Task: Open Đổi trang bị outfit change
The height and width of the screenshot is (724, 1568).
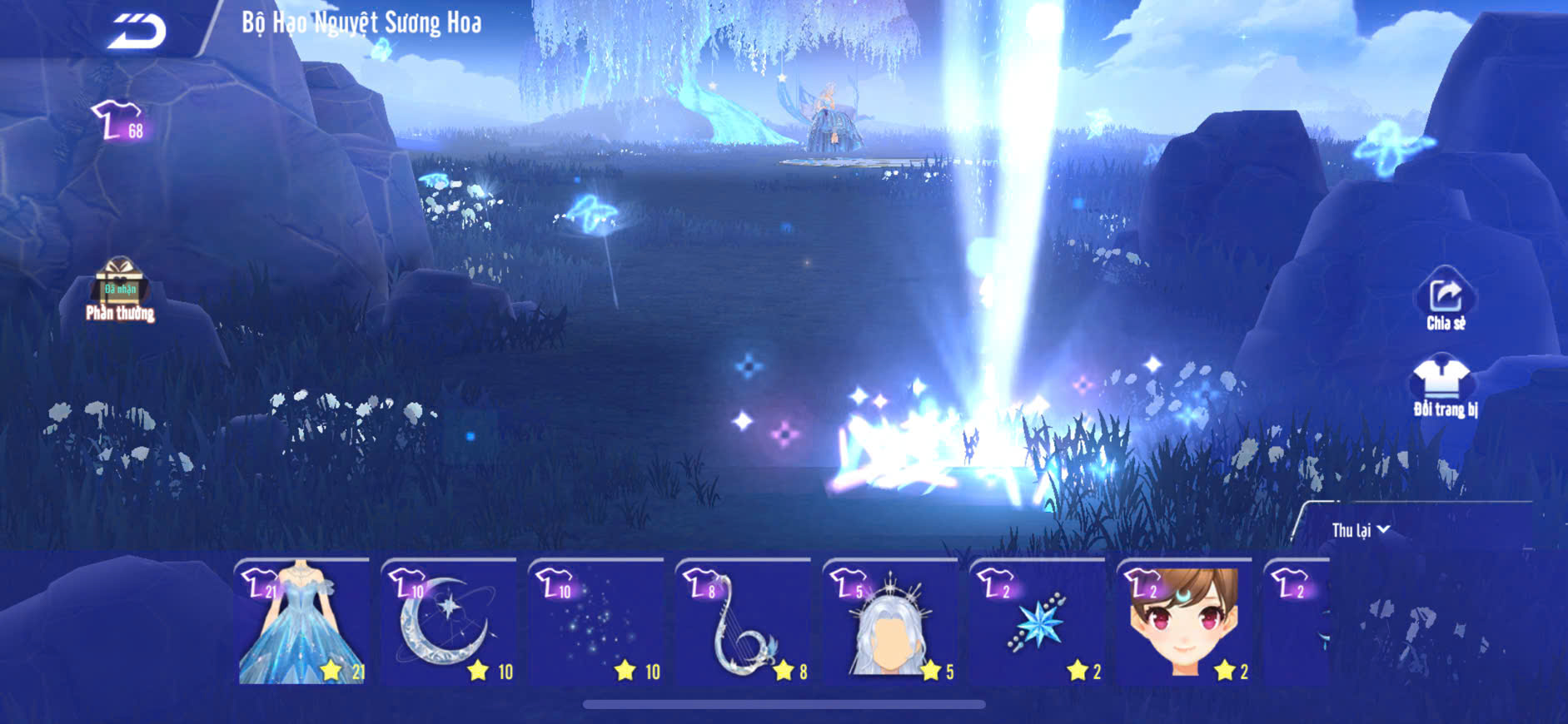Action: coord(1444,386)
